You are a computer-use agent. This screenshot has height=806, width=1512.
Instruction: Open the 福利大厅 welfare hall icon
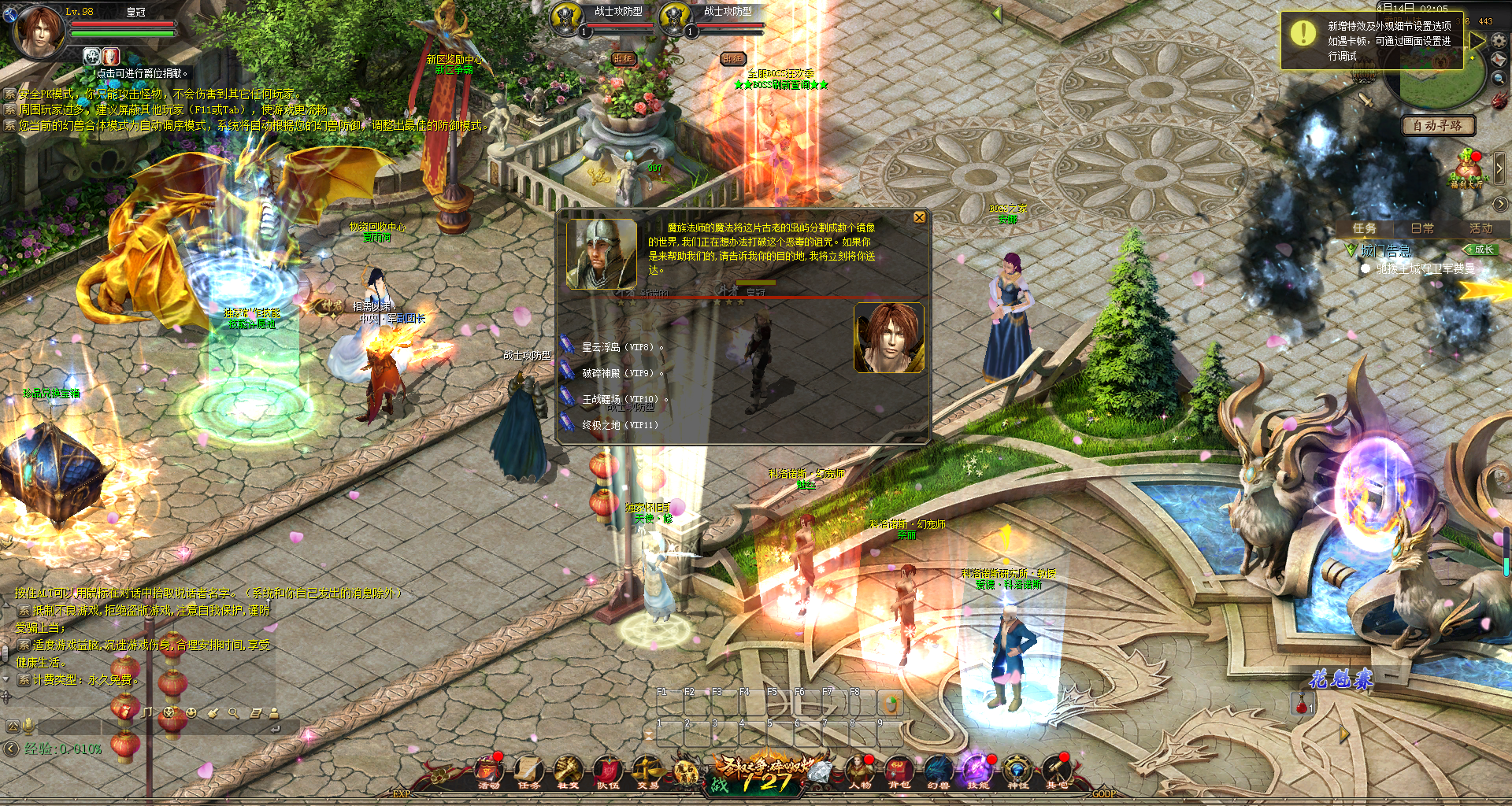pyautogui.click(x=1467, y=170)
